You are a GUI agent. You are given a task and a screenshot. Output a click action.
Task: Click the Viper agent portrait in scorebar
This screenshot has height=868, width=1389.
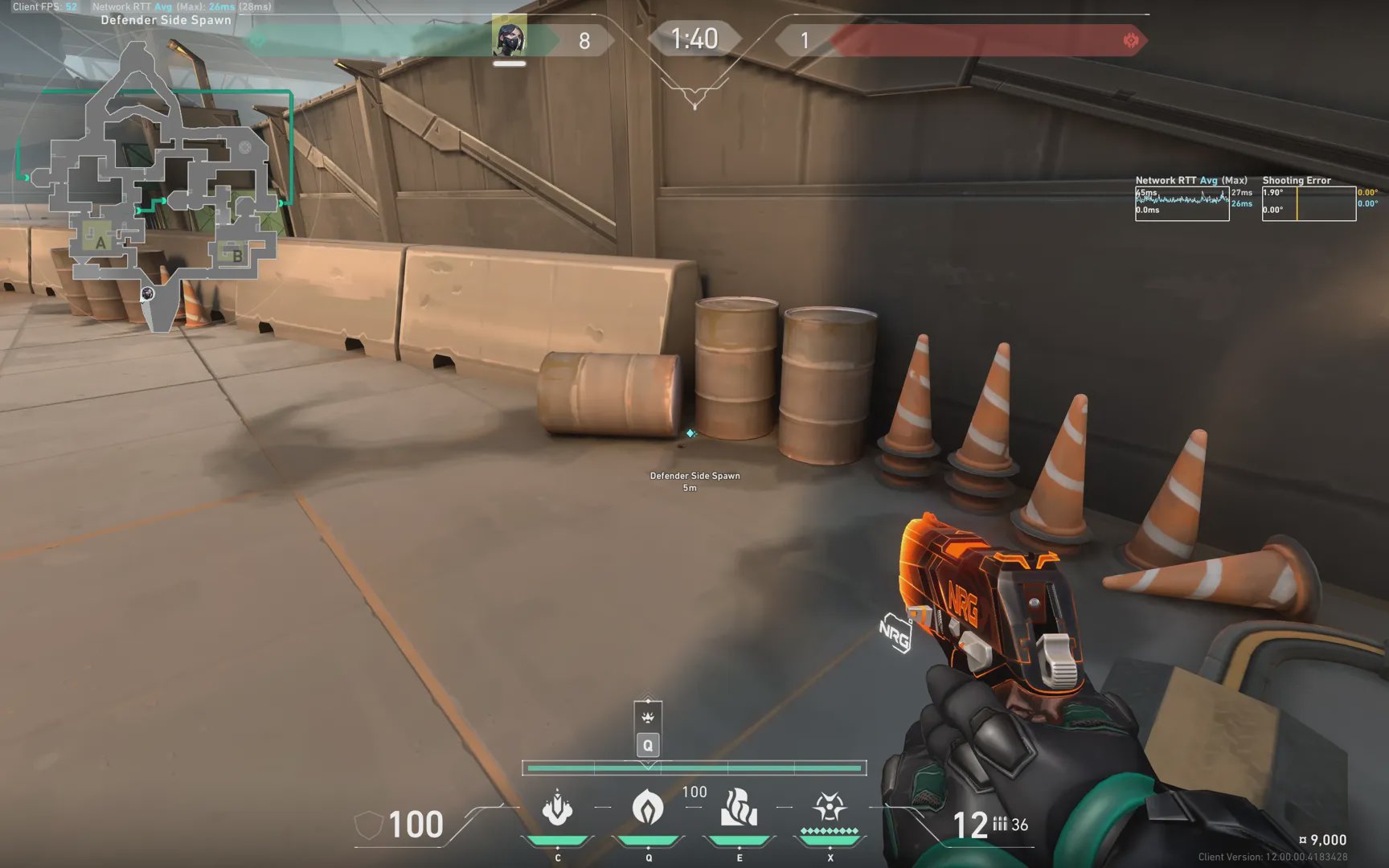coord(509,37)
